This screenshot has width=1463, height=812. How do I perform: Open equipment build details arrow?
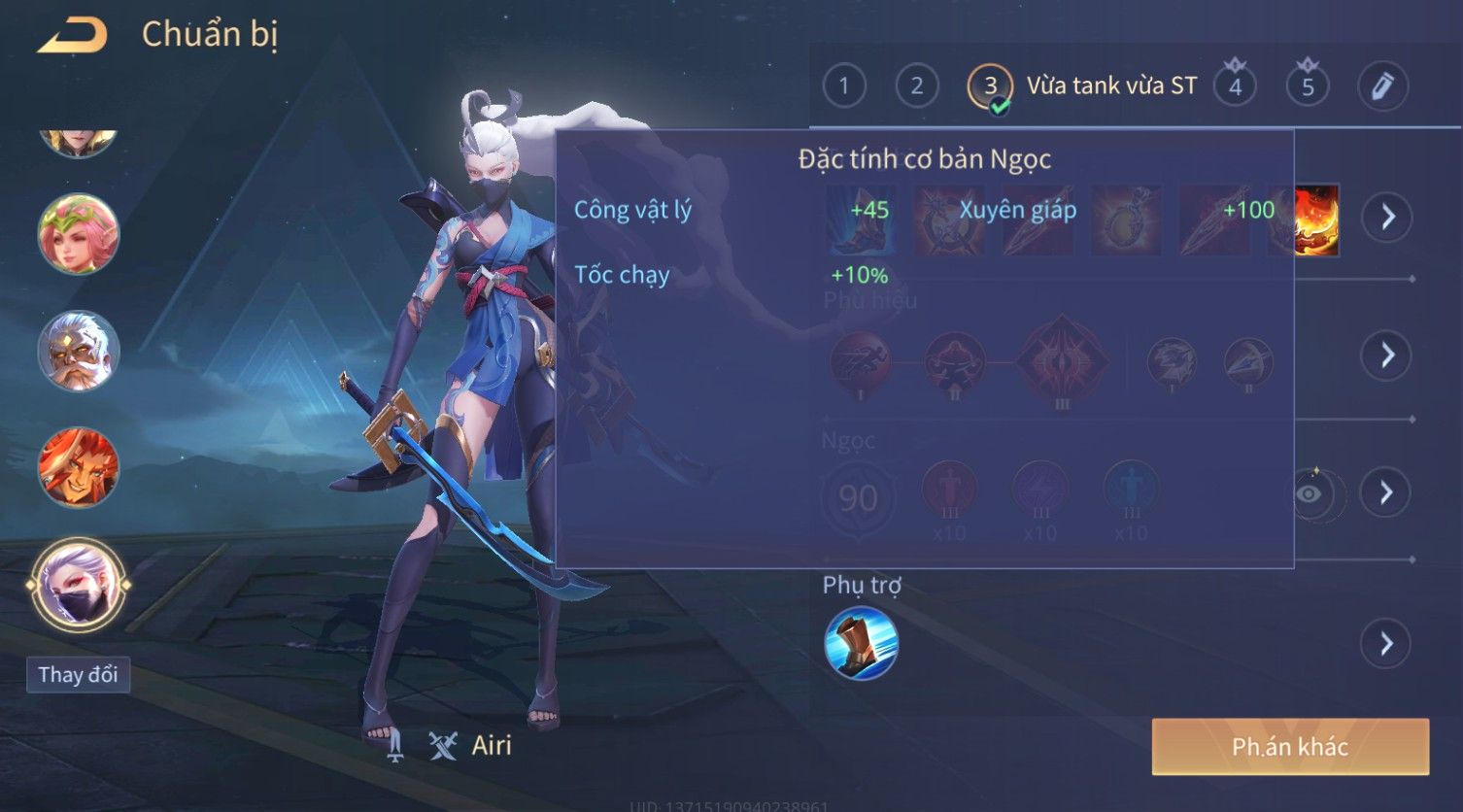pos(1386,217)
